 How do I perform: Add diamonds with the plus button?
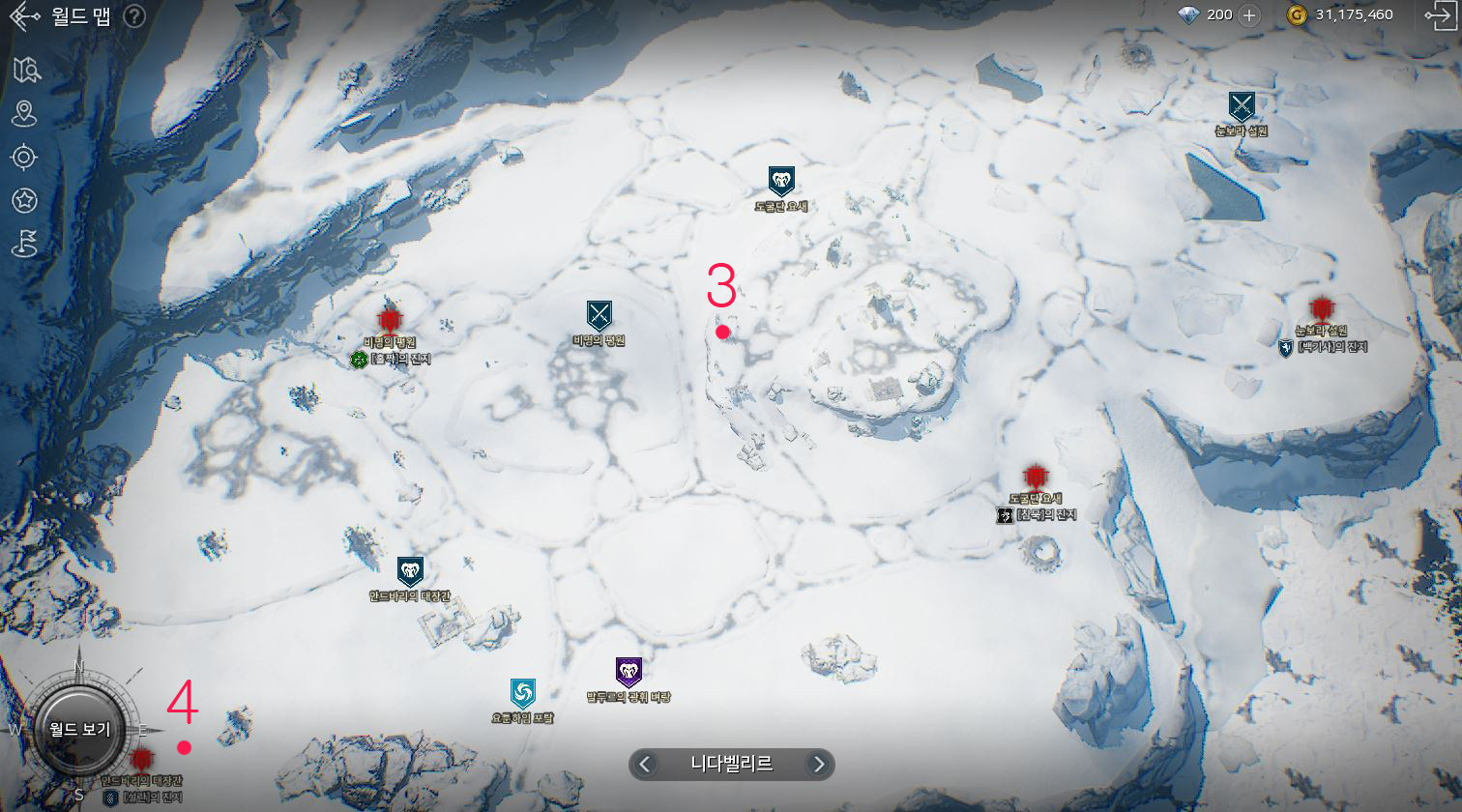[x=1249, y=14]
